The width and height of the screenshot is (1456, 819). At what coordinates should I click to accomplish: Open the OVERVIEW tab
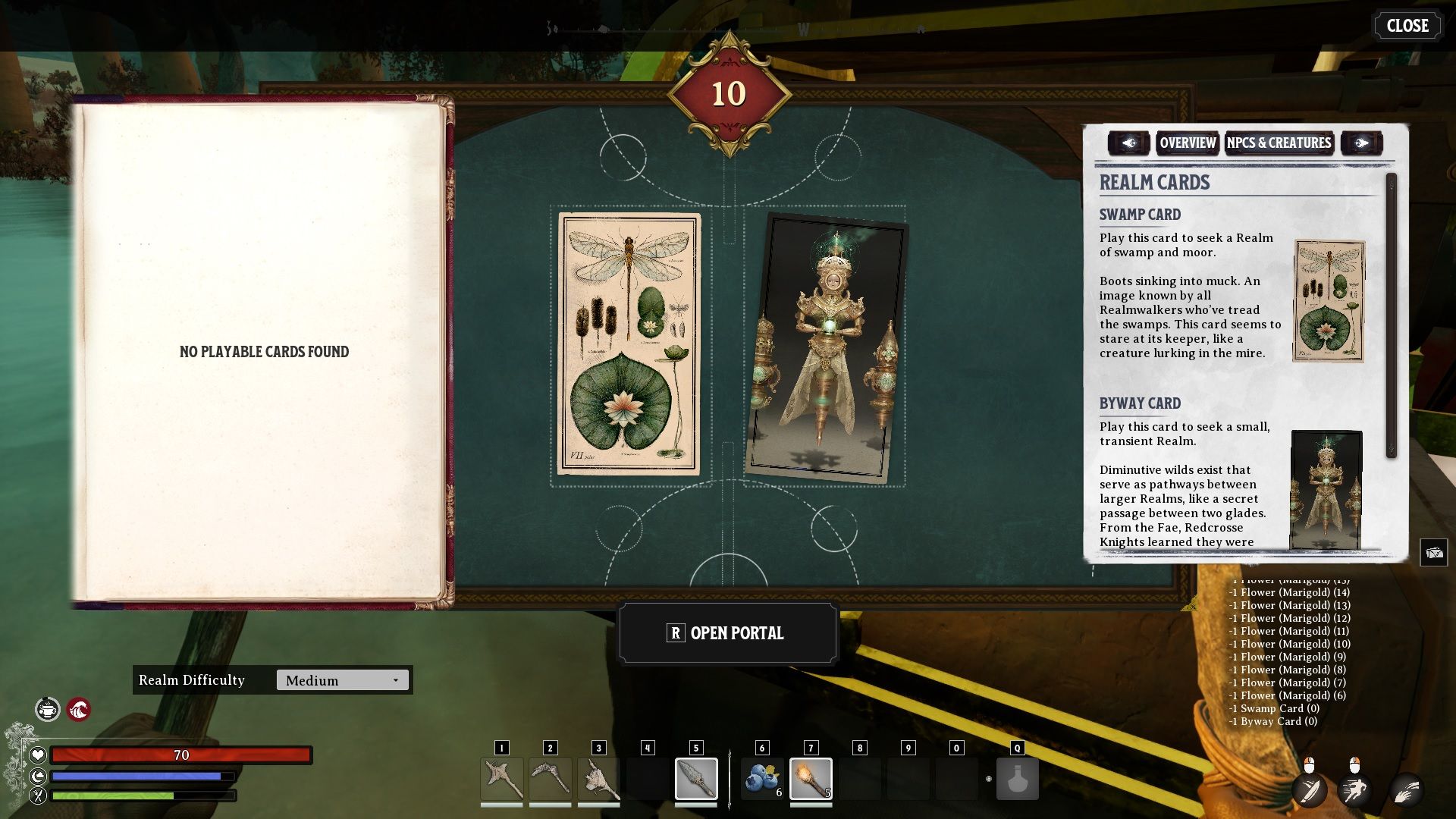[1187, 143]
